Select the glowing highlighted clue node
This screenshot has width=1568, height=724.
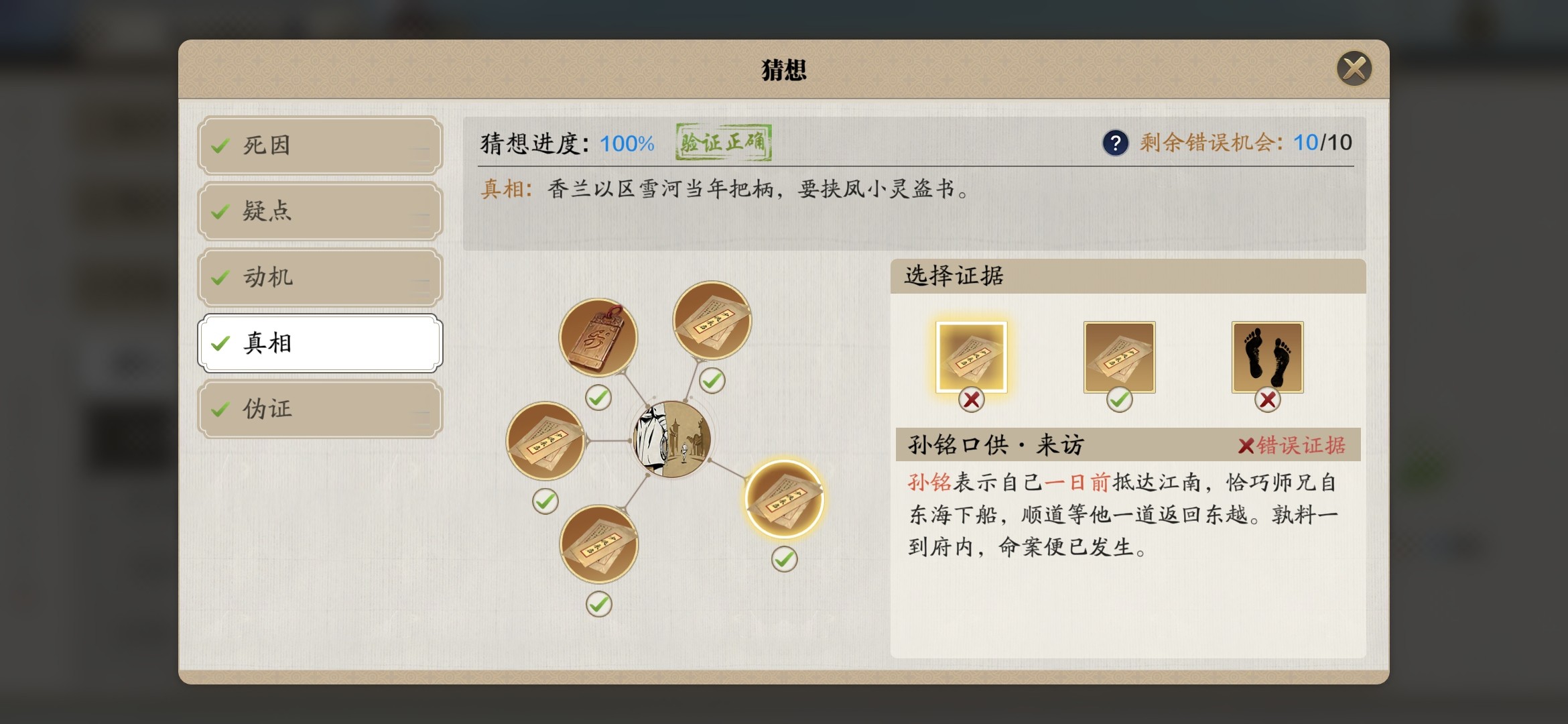[x=784, y=499]
